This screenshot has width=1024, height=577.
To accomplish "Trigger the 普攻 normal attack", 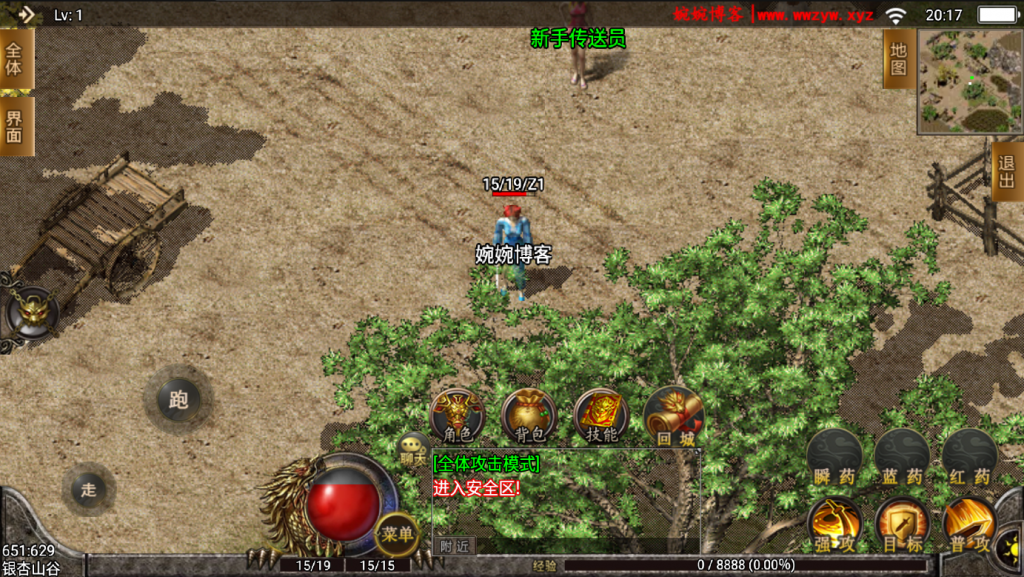I will pos(968,526).
